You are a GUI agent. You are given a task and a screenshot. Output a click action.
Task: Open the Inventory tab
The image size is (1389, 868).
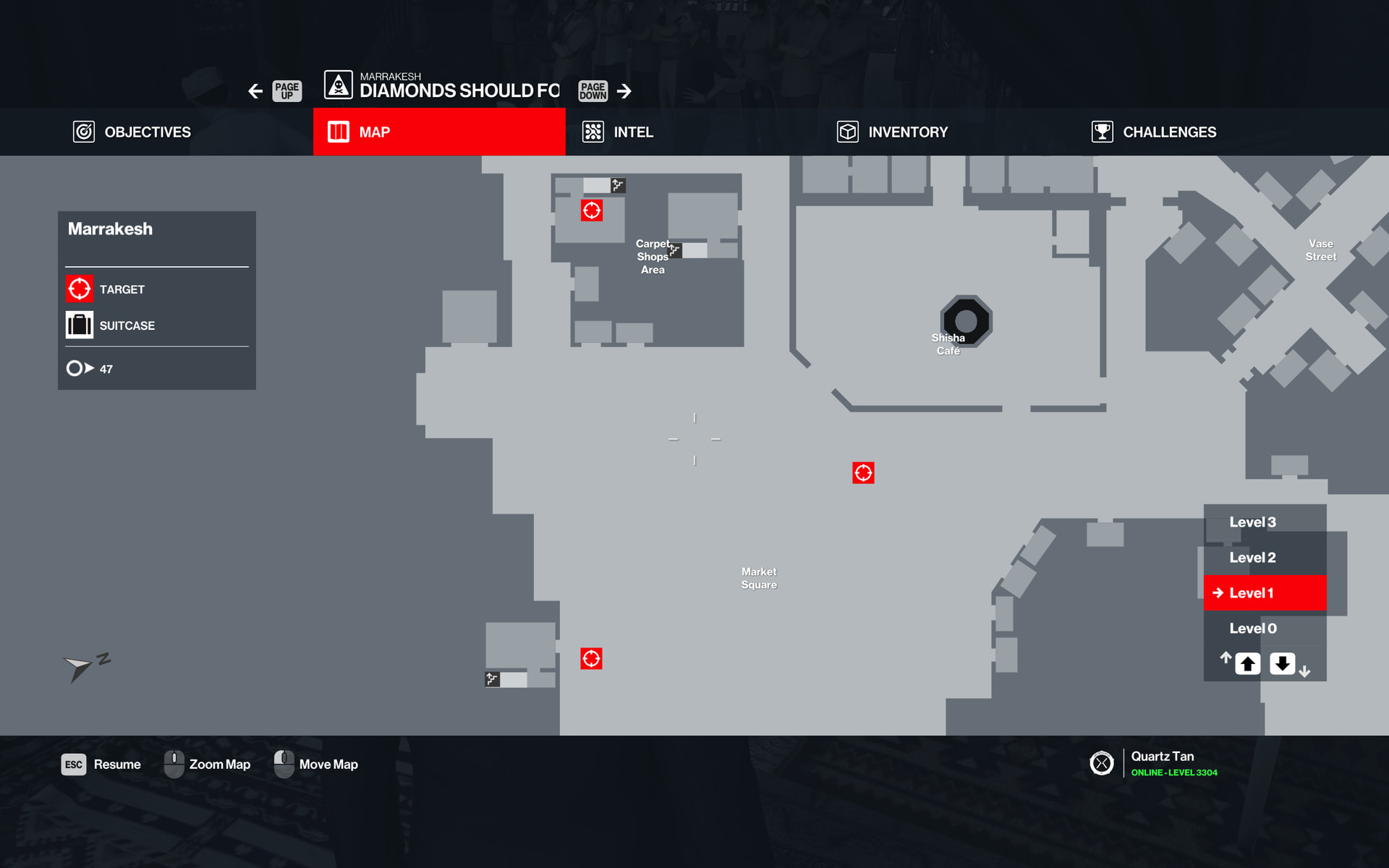tap(893, 132)
